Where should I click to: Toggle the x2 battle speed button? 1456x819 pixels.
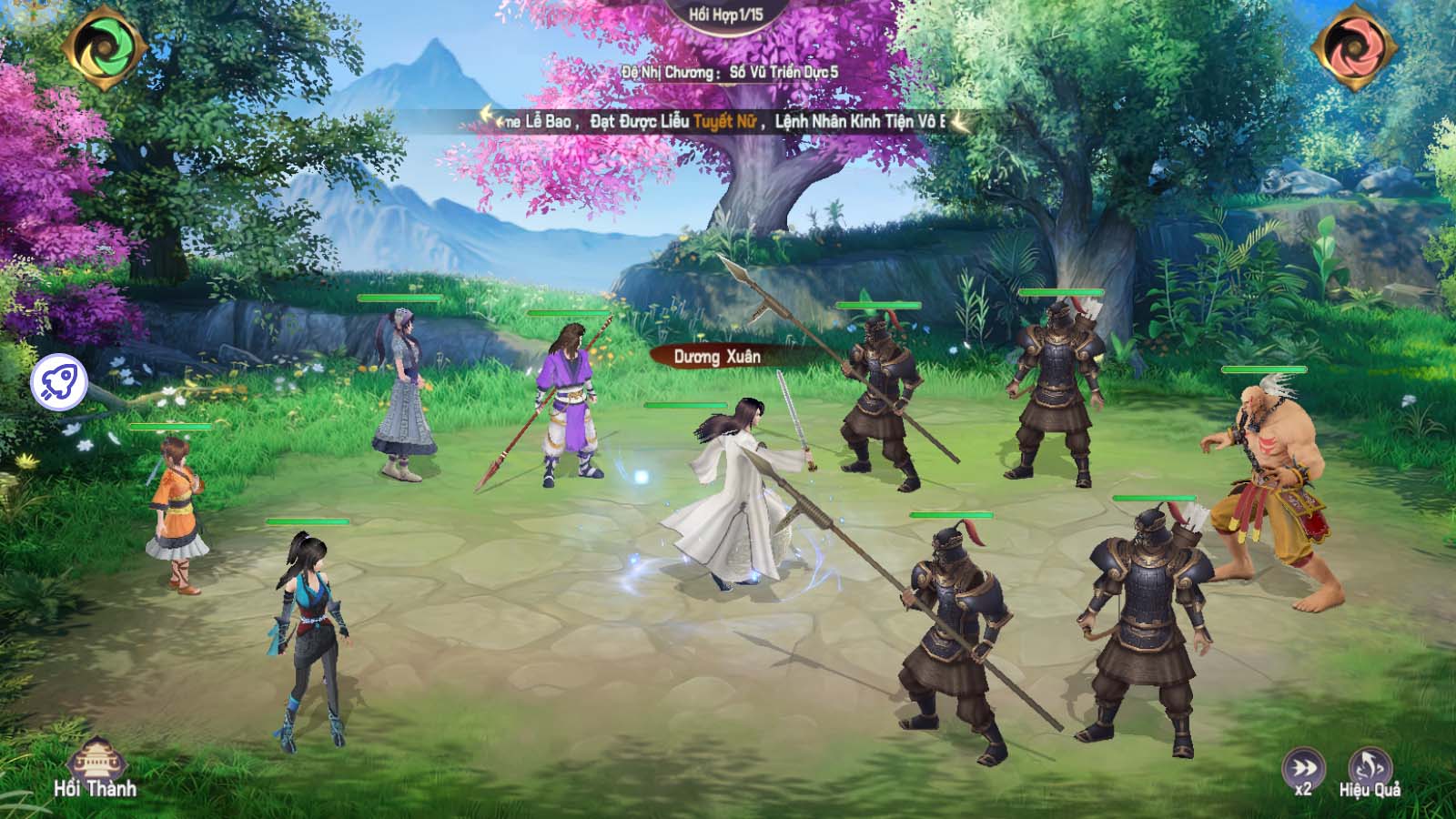tap(1303, 771)
